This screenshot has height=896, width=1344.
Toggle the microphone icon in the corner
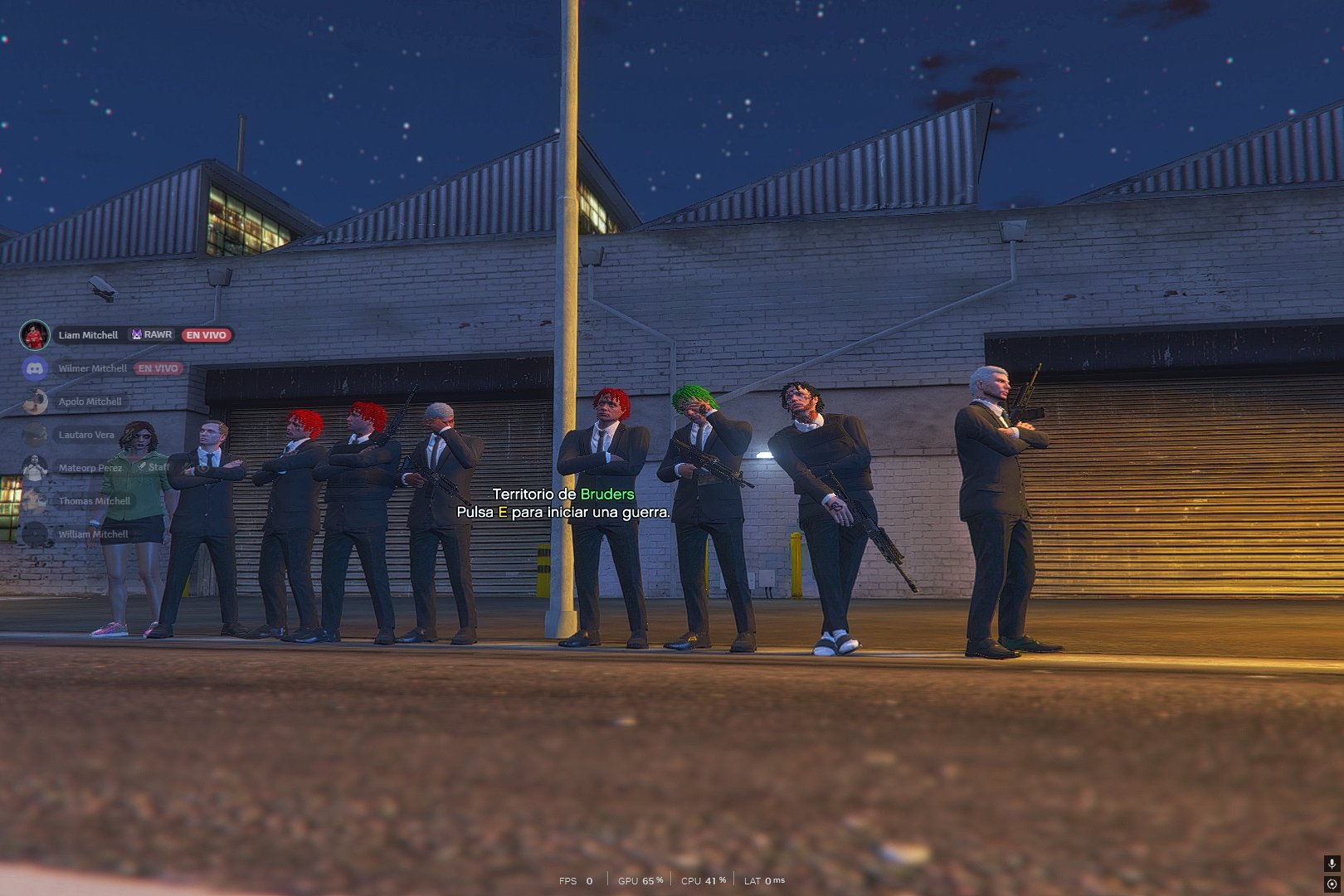point(1332,864)
